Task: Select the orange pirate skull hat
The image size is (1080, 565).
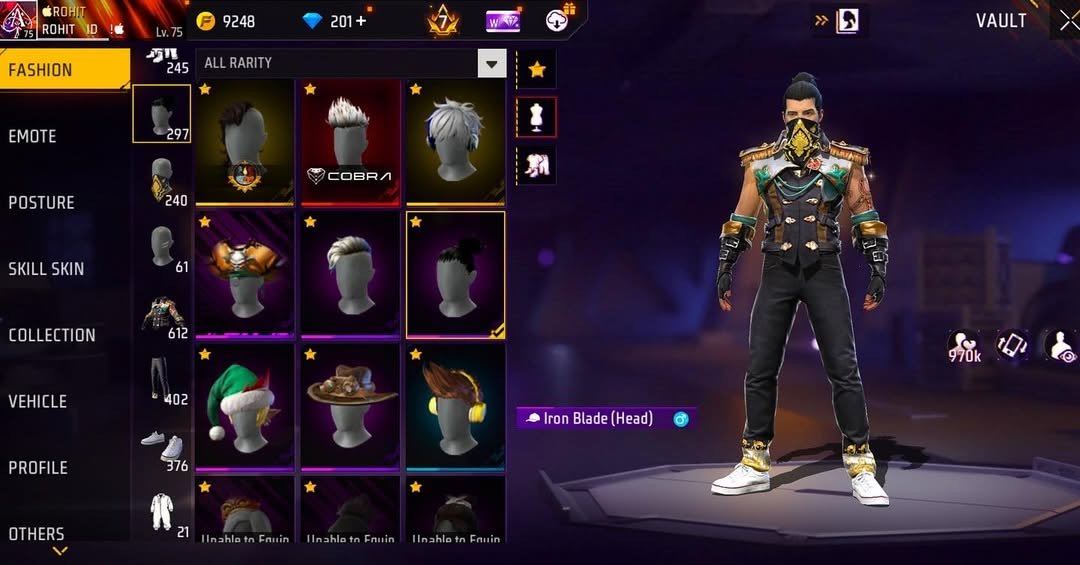Action: (244, 273)
